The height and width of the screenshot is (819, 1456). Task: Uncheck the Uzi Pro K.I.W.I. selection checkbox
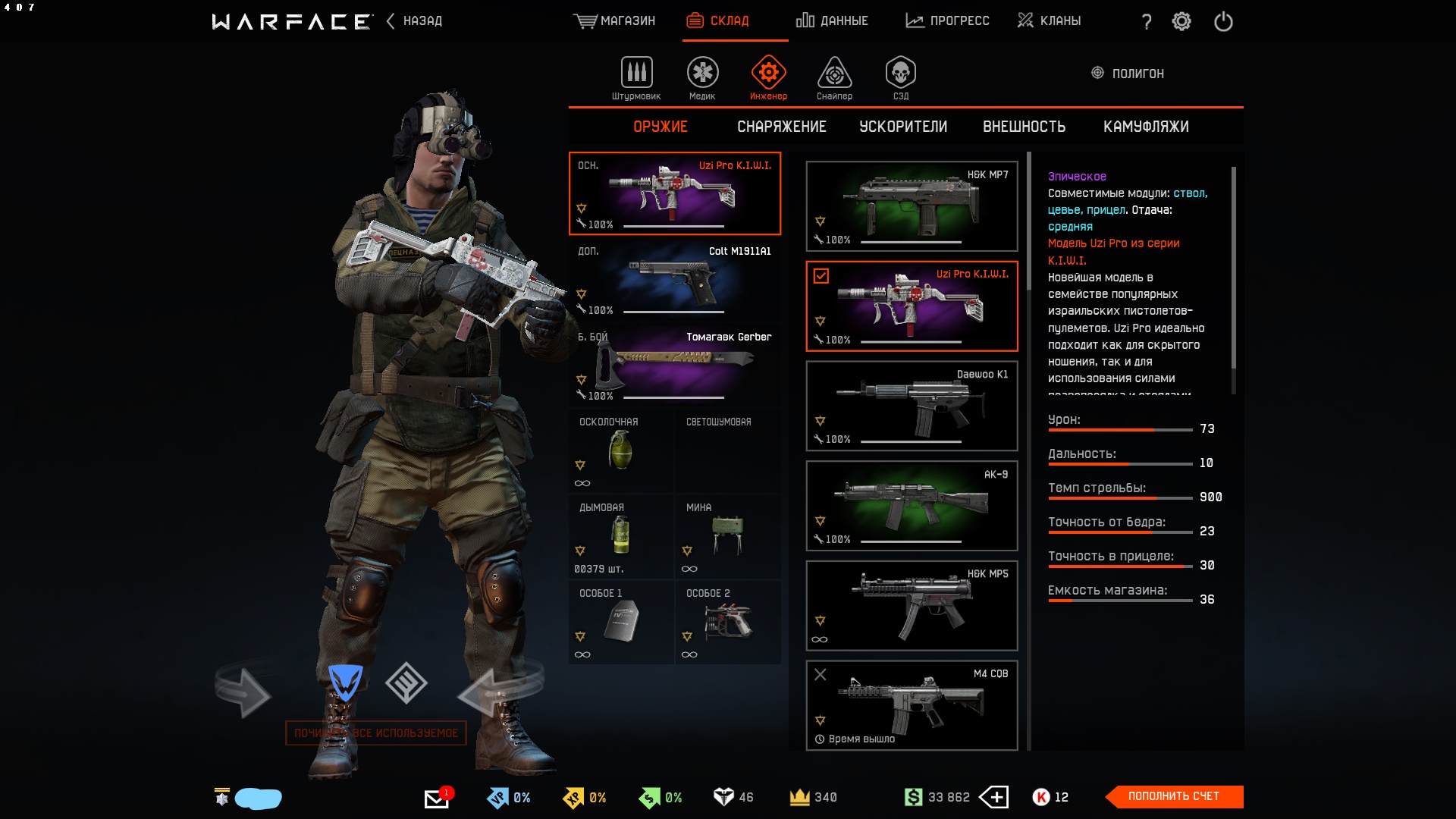pyautogui.click(x=821, y=277)
